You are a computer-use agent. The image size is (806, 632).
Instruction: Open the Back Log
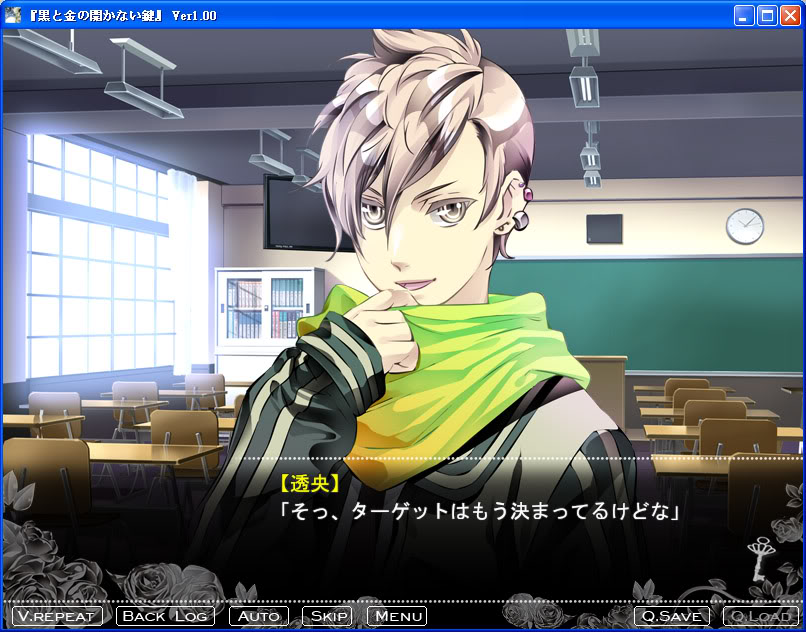(166, 616)
